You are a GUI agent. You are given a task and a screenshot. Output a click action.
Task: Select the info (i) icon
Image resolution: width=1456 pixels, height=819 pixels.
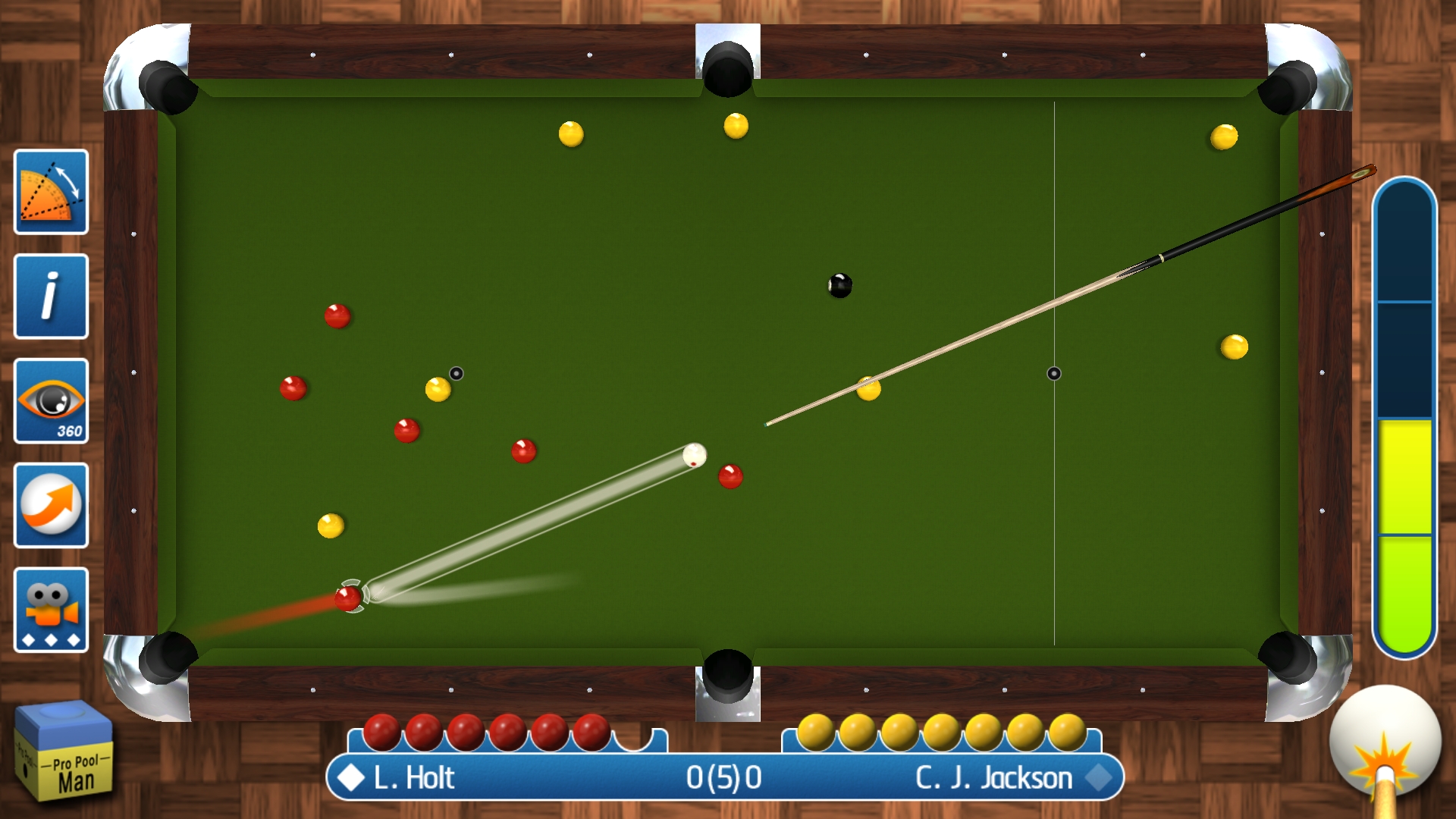[x=50, y=296]
